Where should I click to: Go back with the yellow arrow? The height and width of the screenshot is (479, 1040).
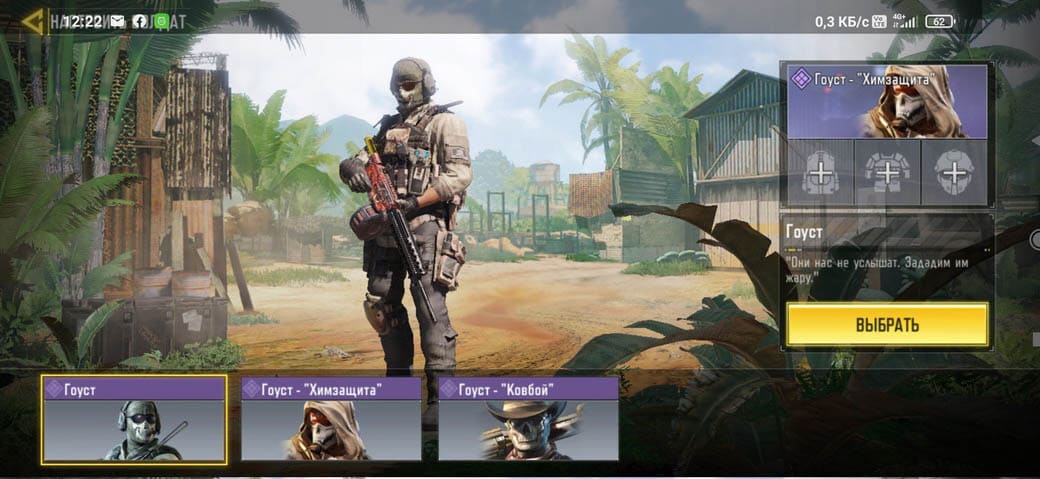(33, 21)
